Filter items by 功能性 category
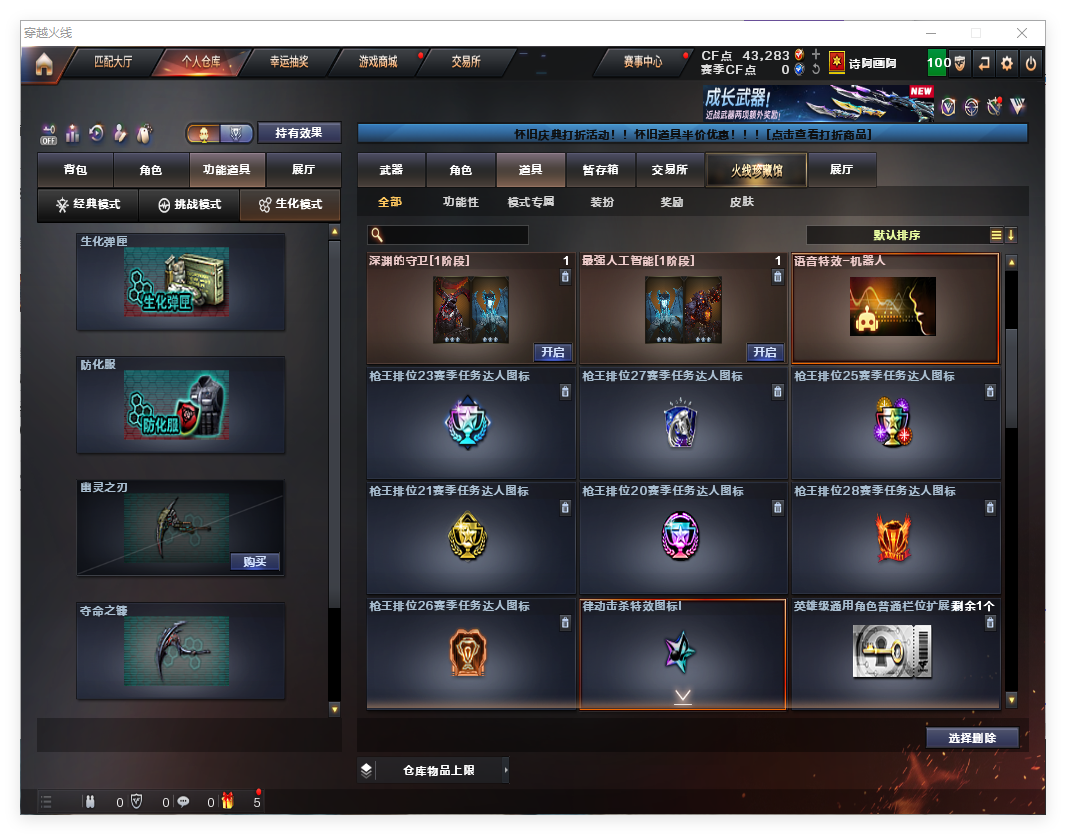Viewport: 1066px width, 835px height. tap(461, 202)
